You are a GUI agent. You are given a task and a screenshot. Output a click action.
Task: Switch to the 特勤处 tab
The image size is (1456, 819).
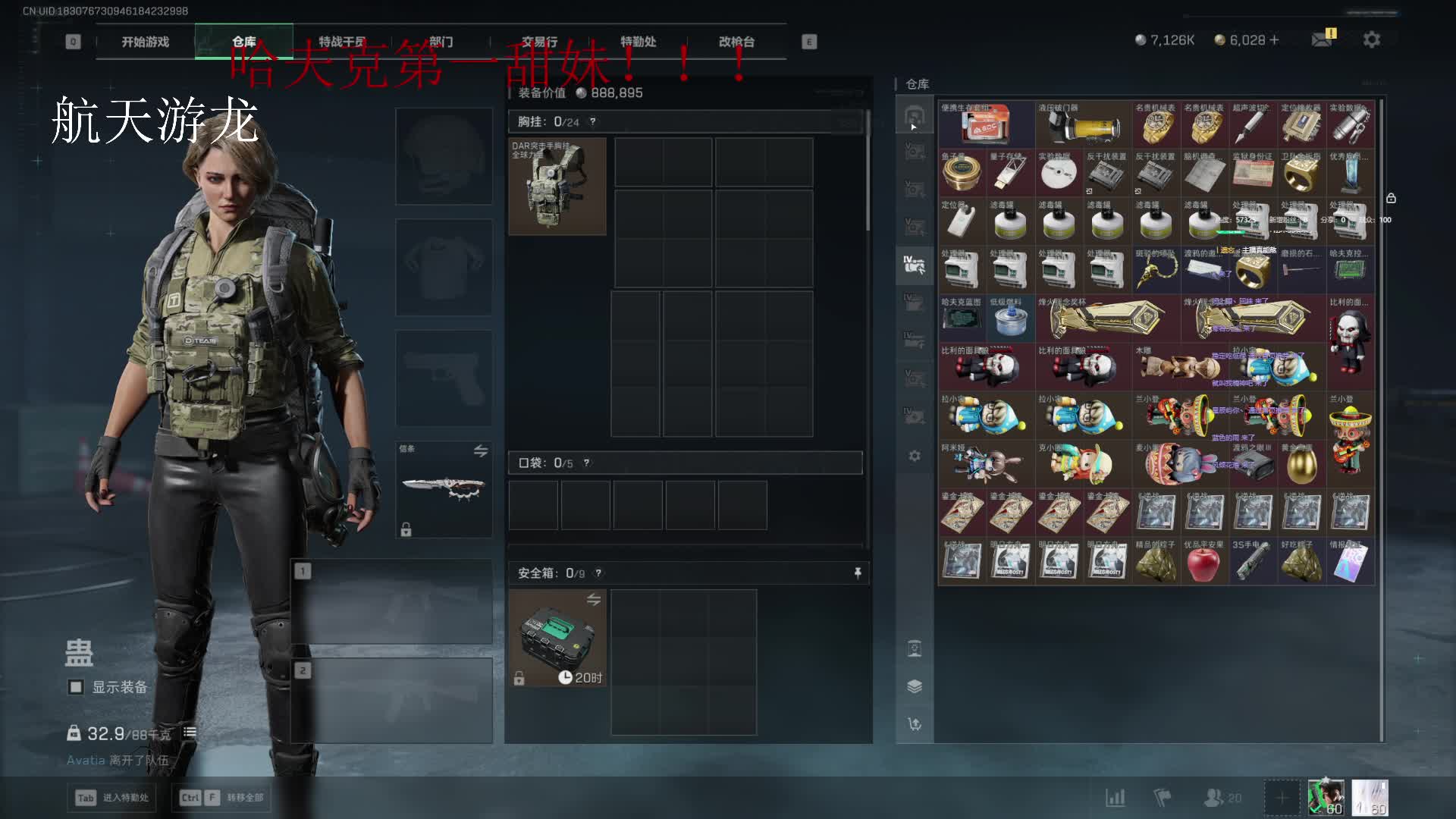tap(638, 42)
